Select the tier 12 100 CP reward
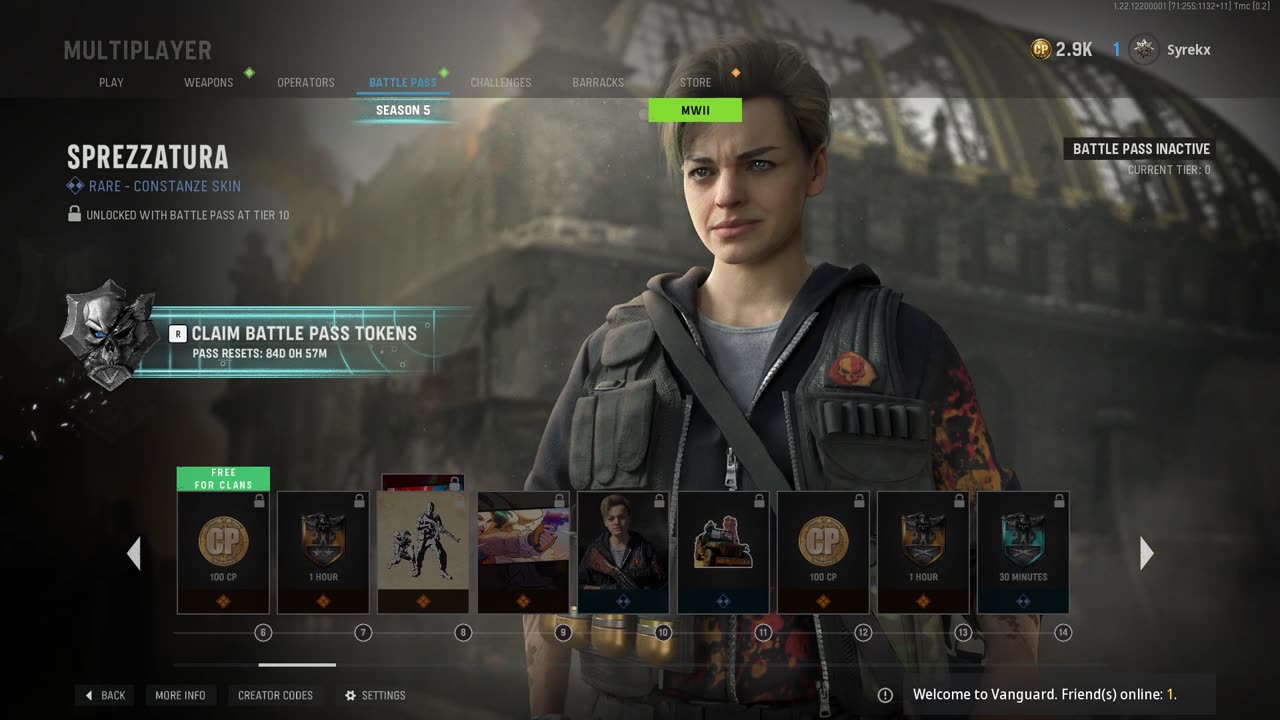The height and width of the screenshot is (720, 1280). (x=823, y=551)
